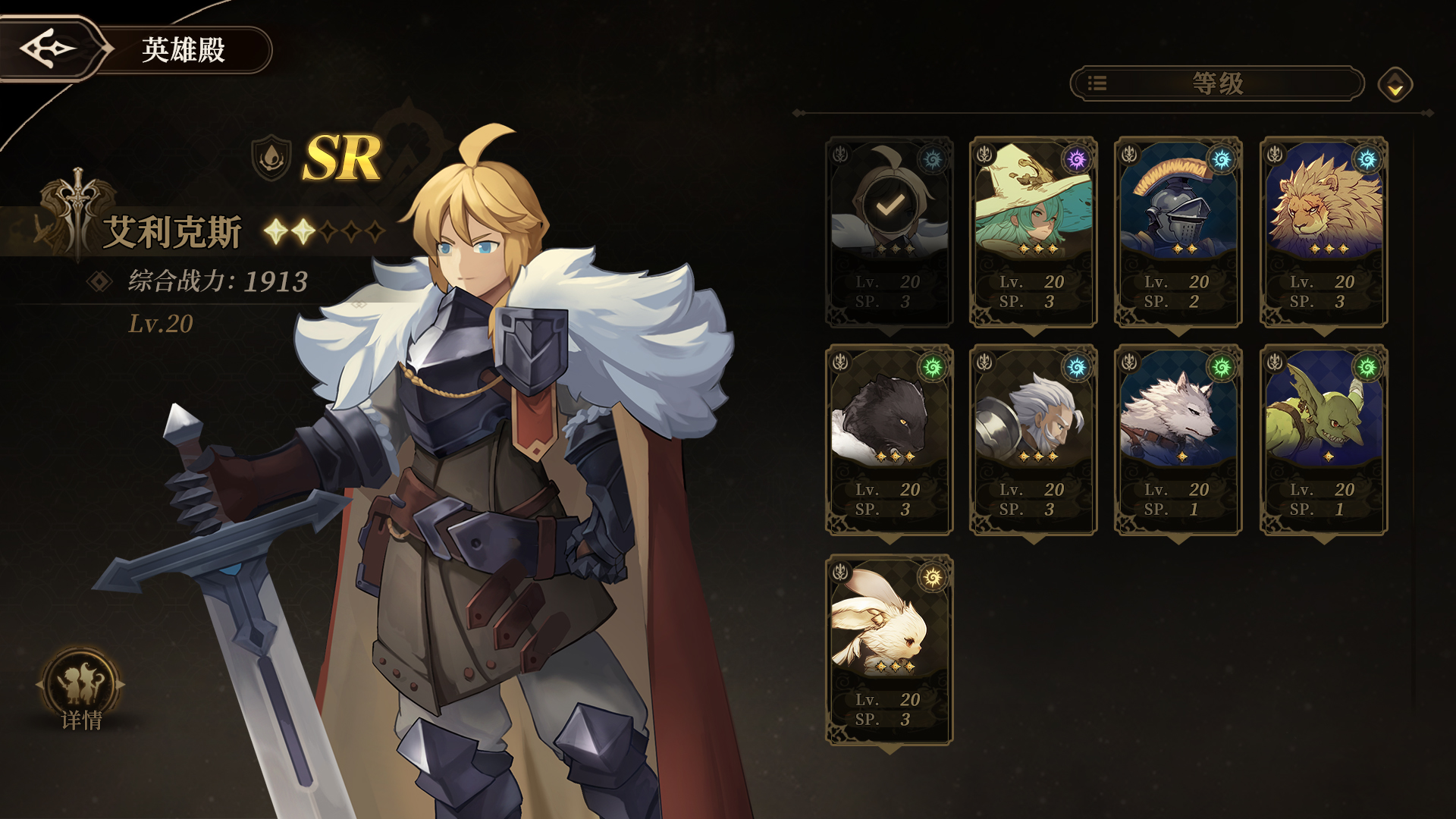Go back using the arrow button
This screenshot has height=819, width=1456.
pos(49,49)
